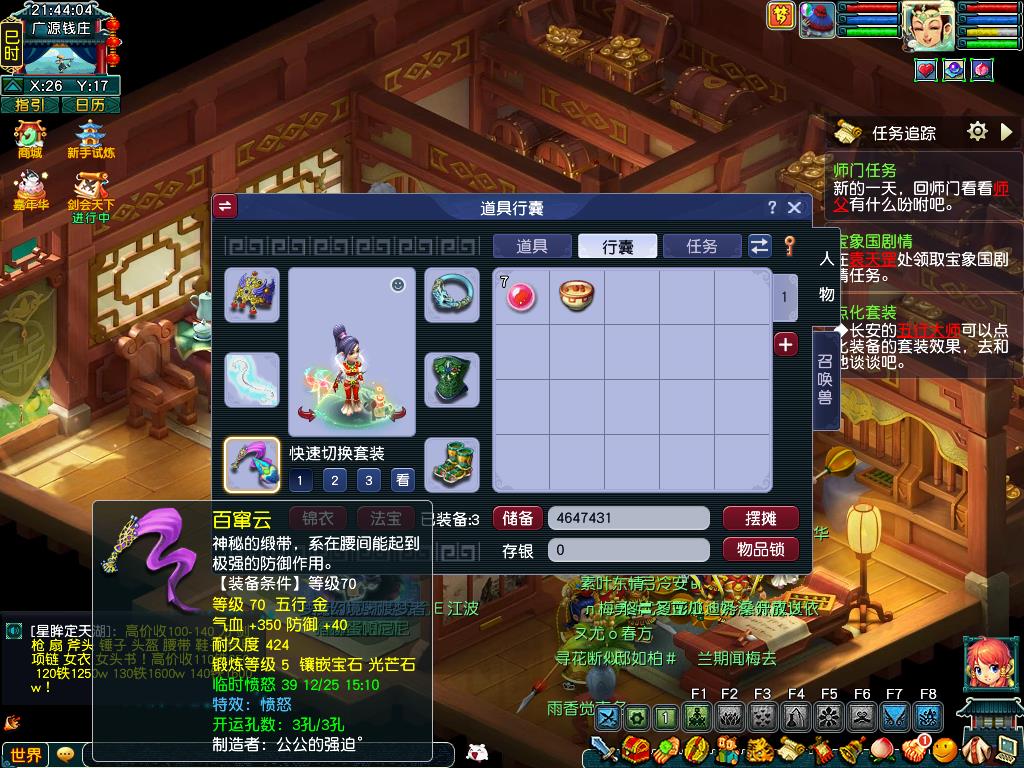Screen dimensions: 1024x768
Task: Activate the 物品锁 item lock
Action: (x=760, y=549)
